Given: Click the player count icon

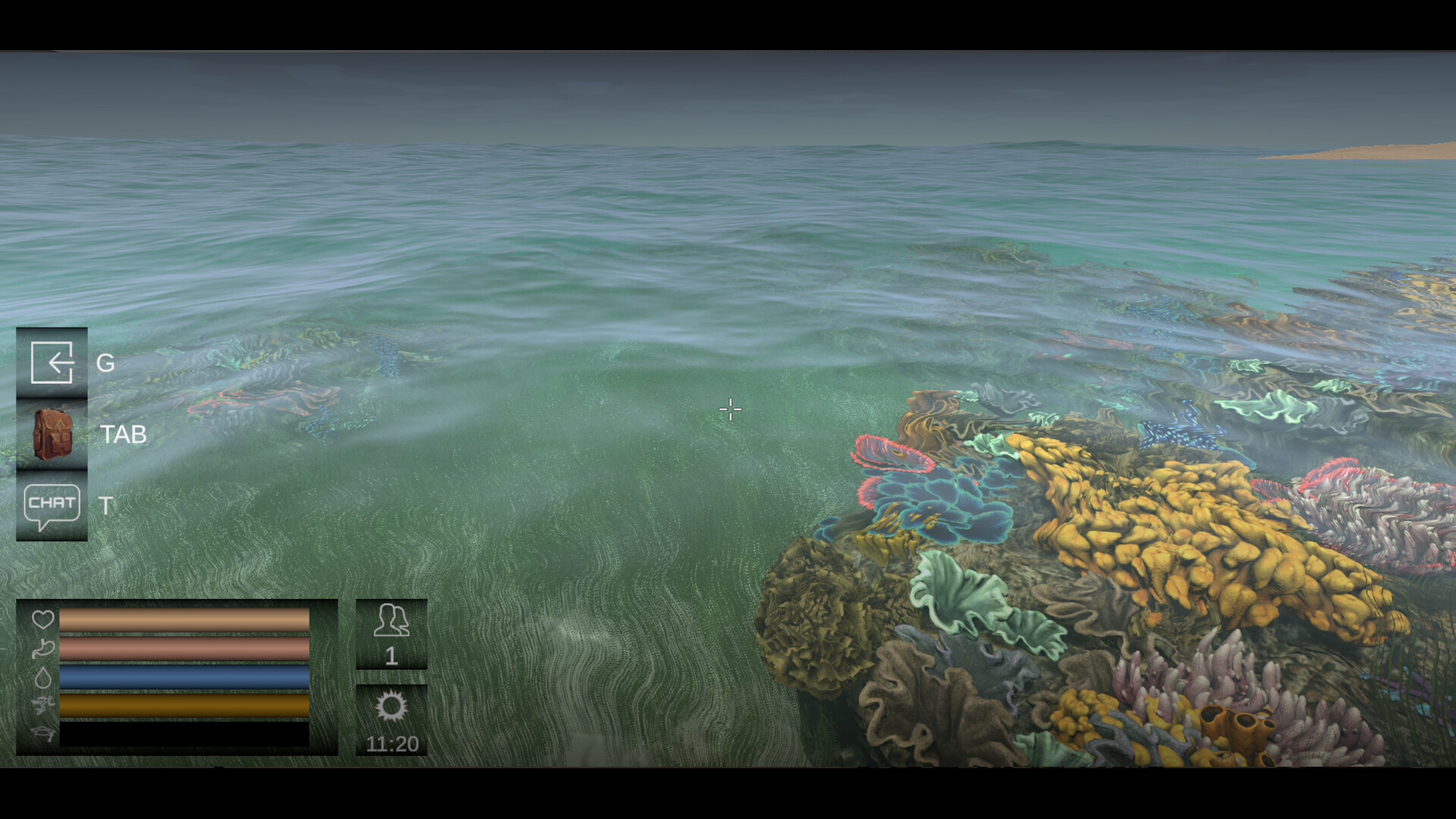Looking at the screenshot, I should click(x=391, y=620).
